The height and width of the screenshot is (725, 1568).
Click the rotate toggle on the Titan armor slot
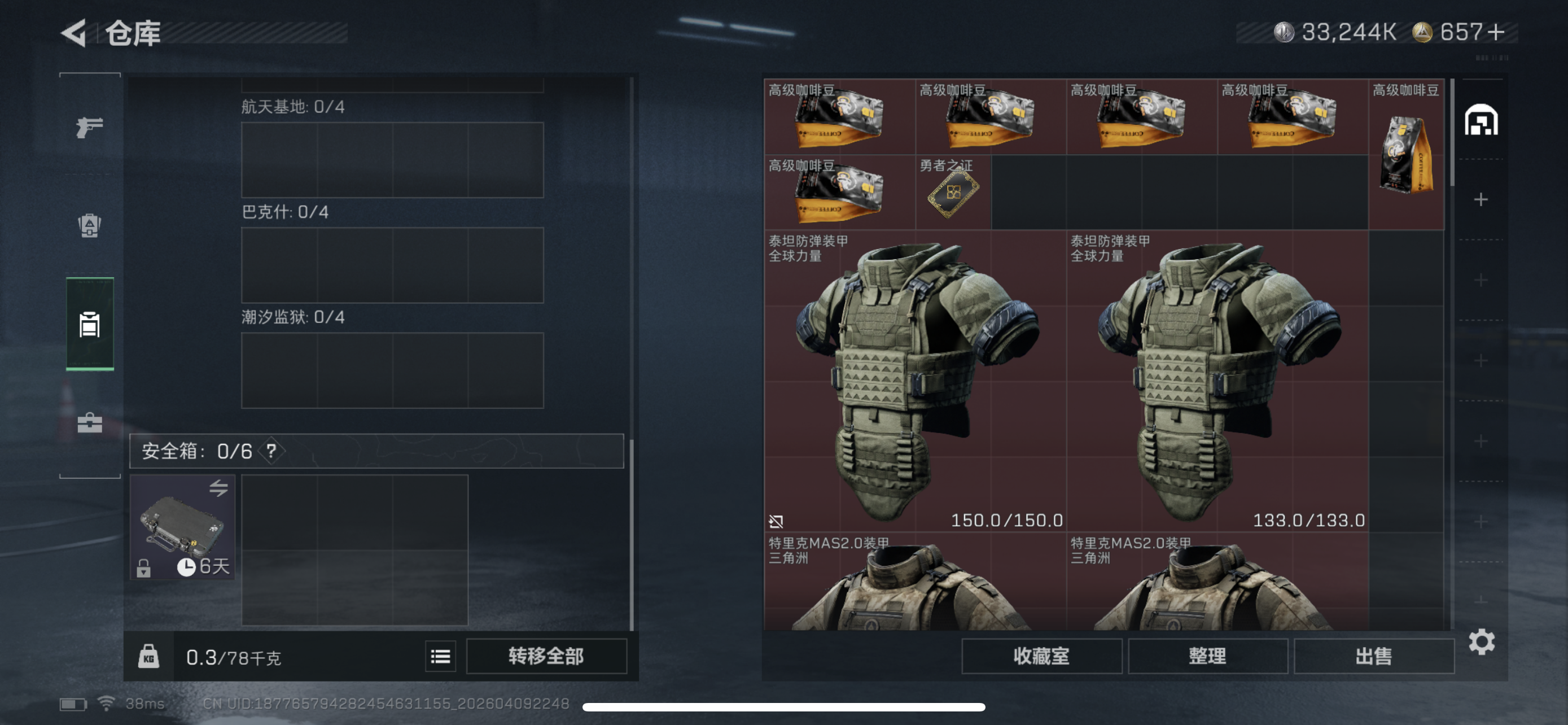(776, 521)
